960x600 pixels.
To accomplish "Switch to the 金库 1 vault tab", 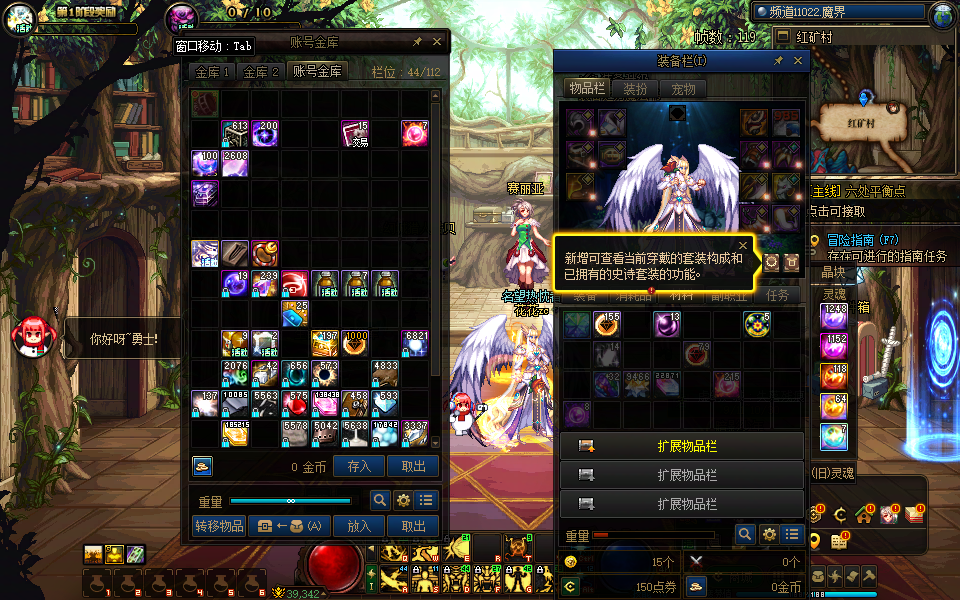I will coord(212,72).
